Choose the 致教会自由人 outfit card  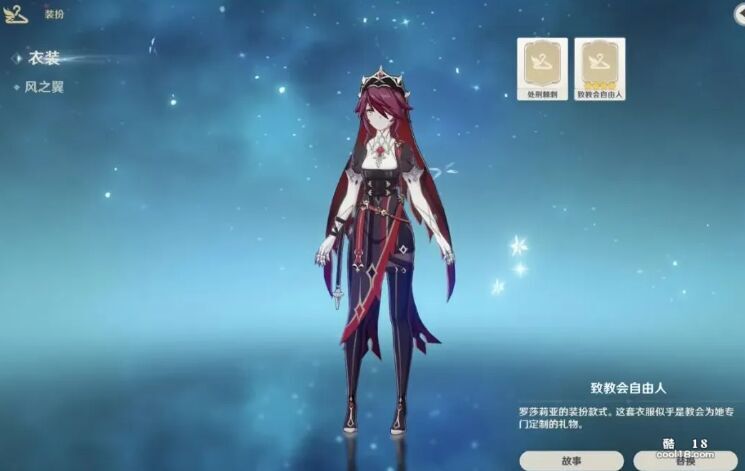click(x=600, y=68)
